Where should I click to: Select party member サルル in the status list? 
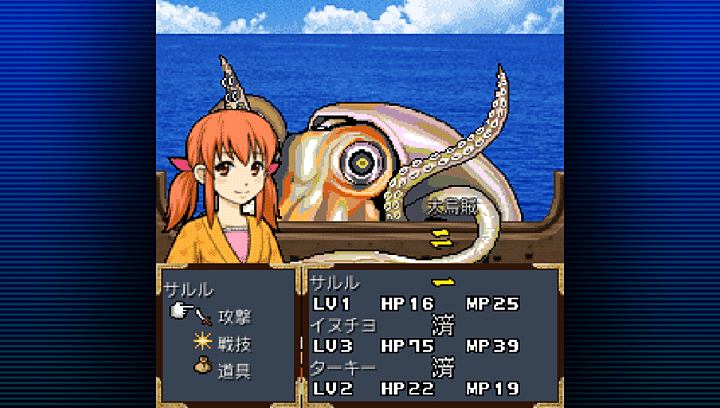click(335, 283)
